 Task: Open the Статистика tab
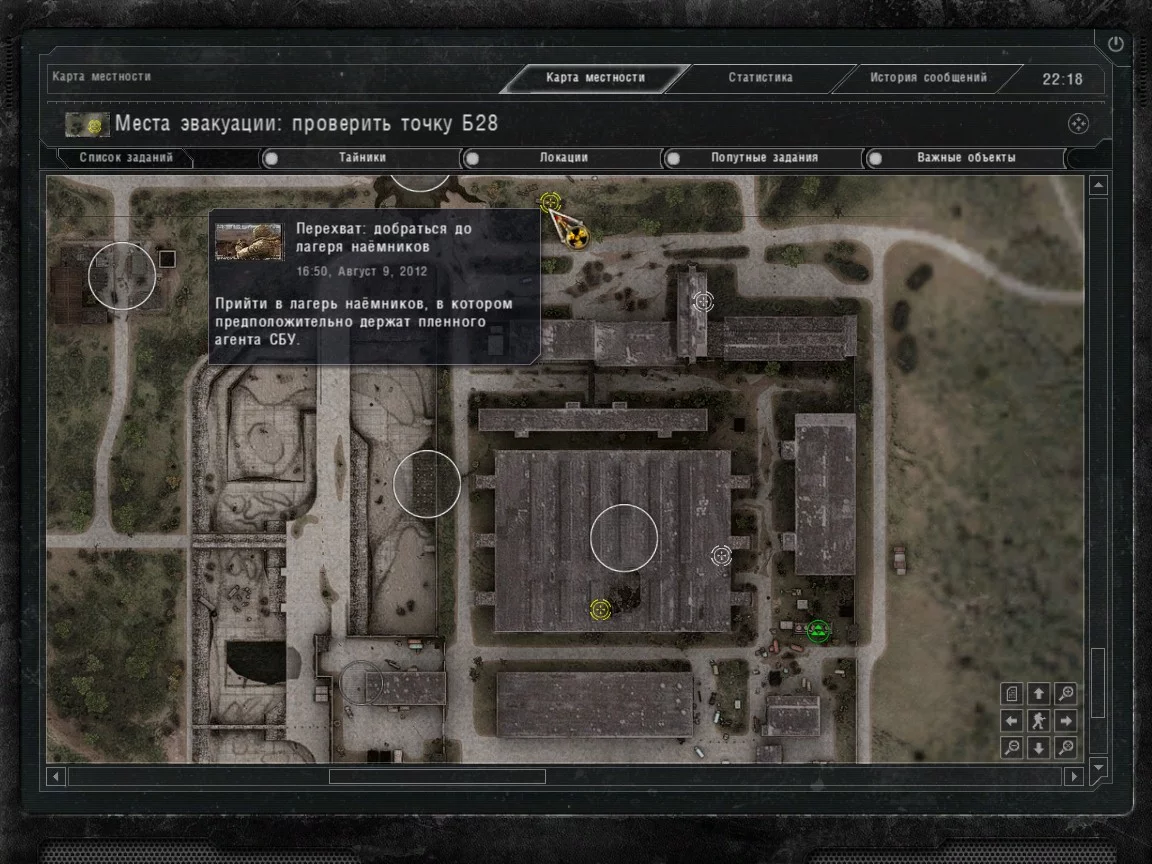point(760,78)
